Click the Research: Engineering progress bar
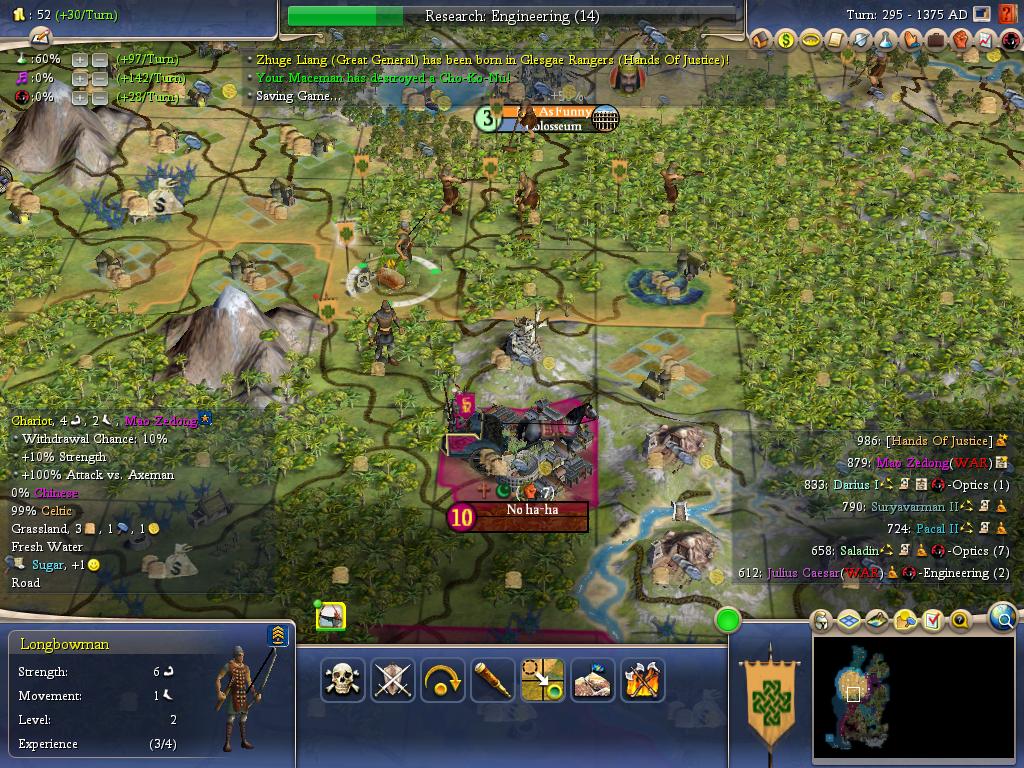The height and width of the screenshot is (768, 1024). 512,16
